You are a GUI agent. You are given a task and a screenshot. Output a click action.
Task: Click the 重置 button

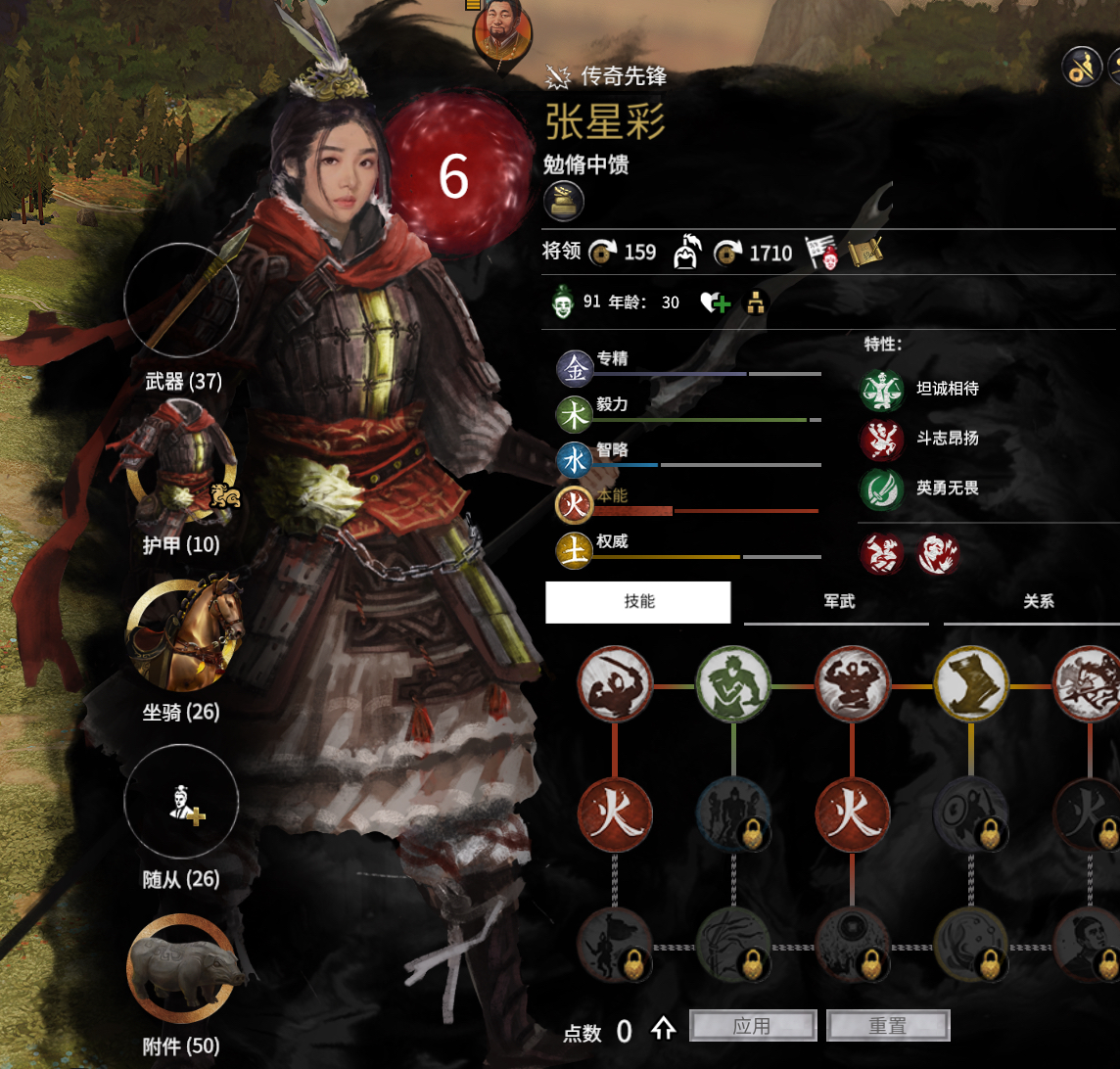[x=888, y=1026]
